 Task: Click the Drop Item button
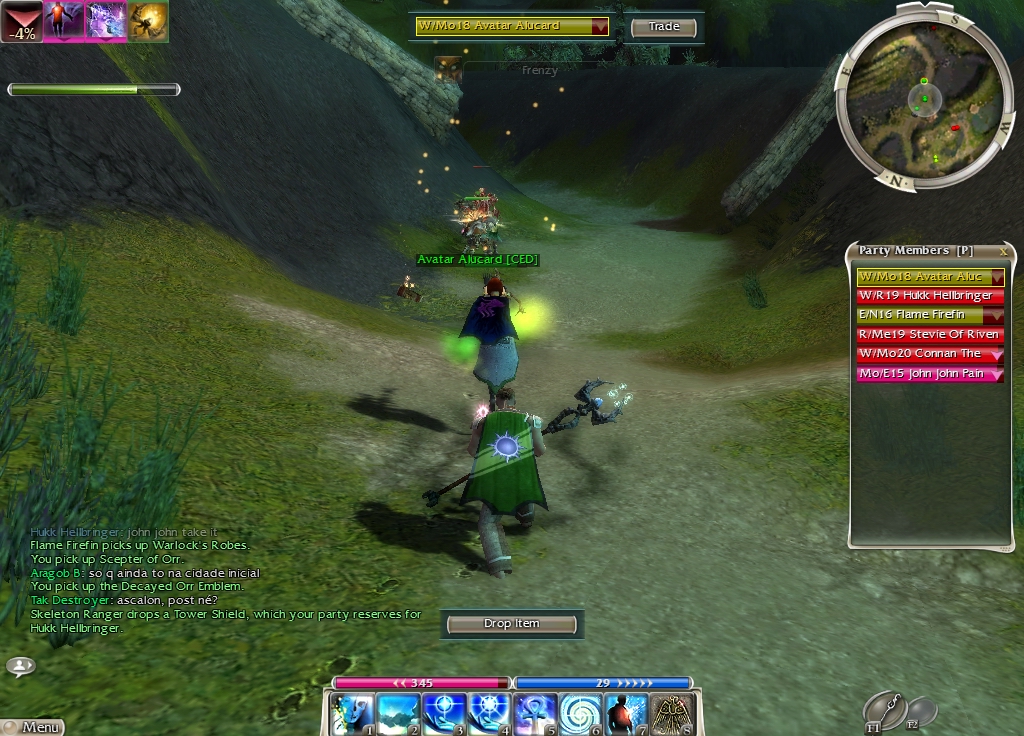(x=511, y=624)
